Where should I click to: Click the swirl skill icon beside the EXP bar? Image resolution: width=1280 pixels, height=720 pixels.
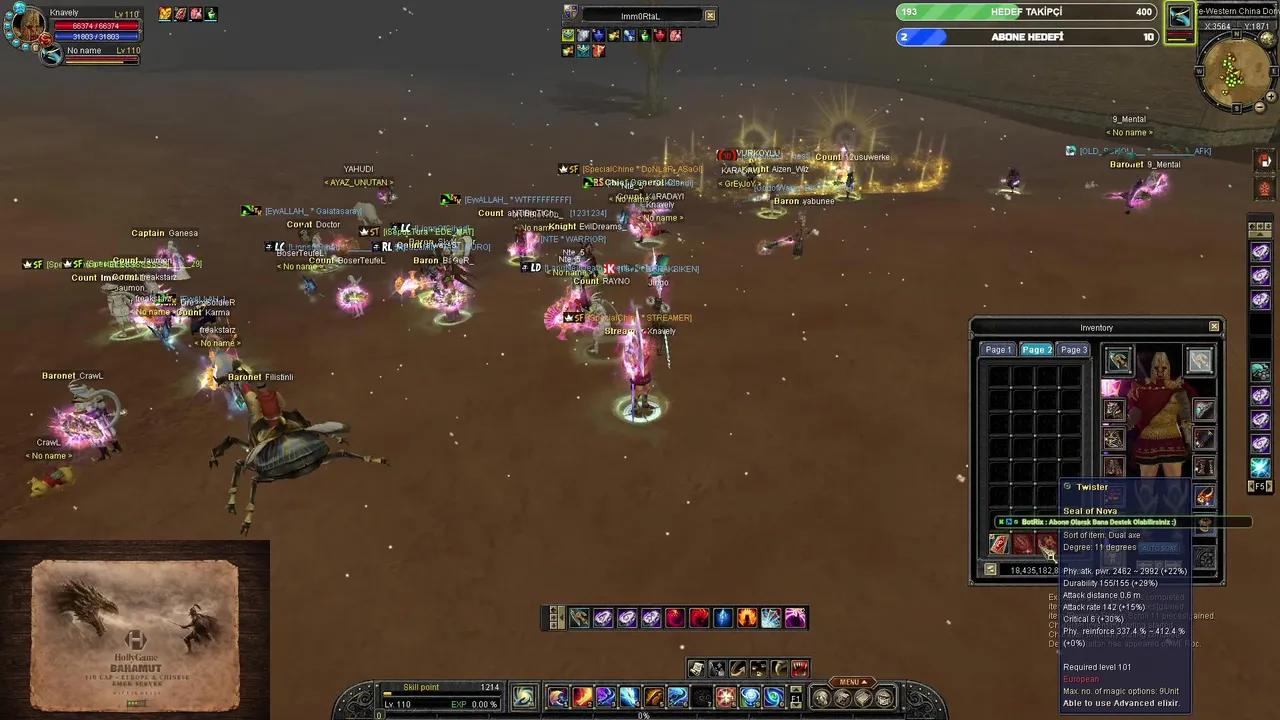pos(523,696)
